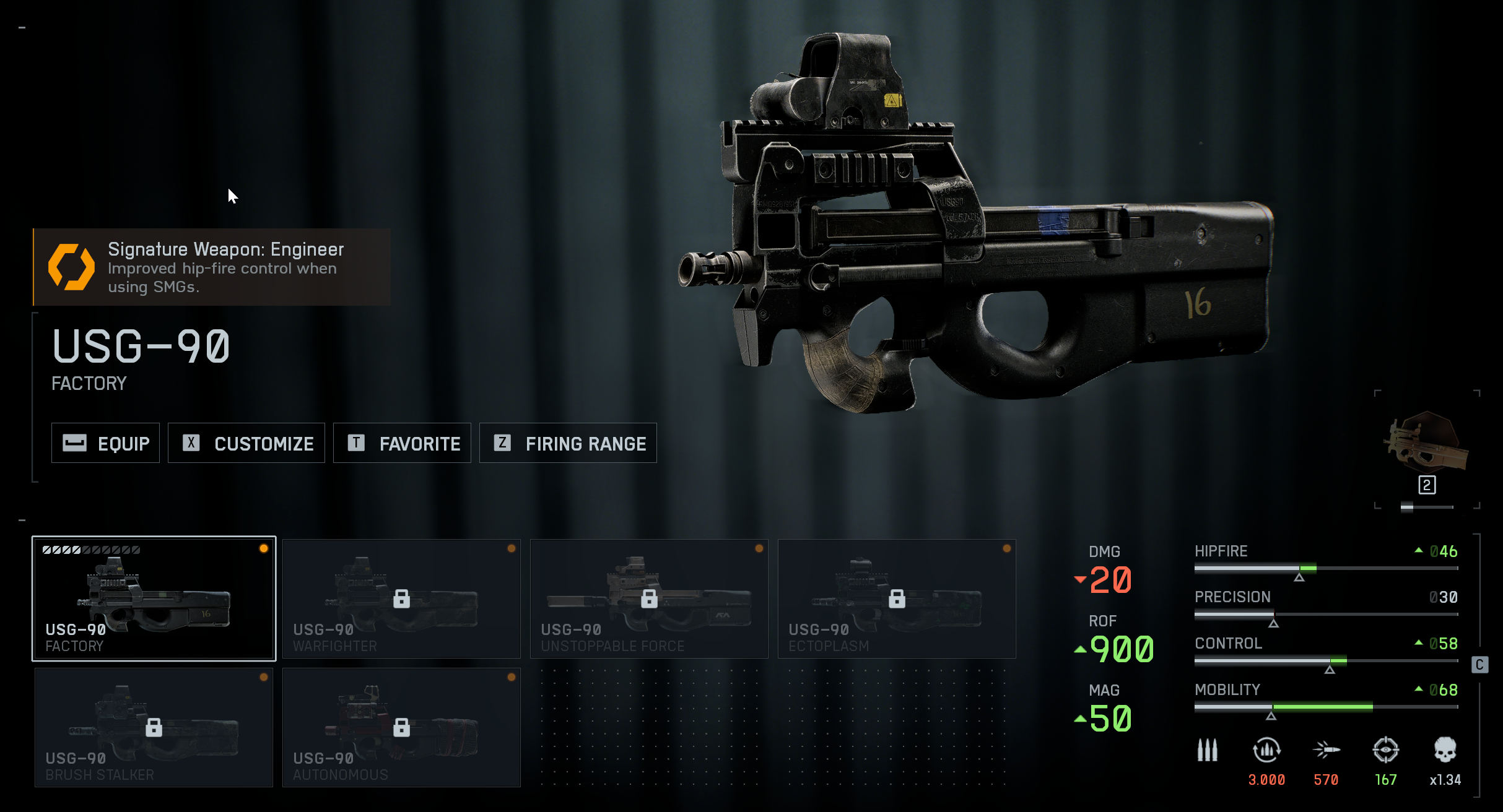1503x812 pixels.
Task: Click the Signature Weapon: Engineer banner
Action: pos(212,267)
